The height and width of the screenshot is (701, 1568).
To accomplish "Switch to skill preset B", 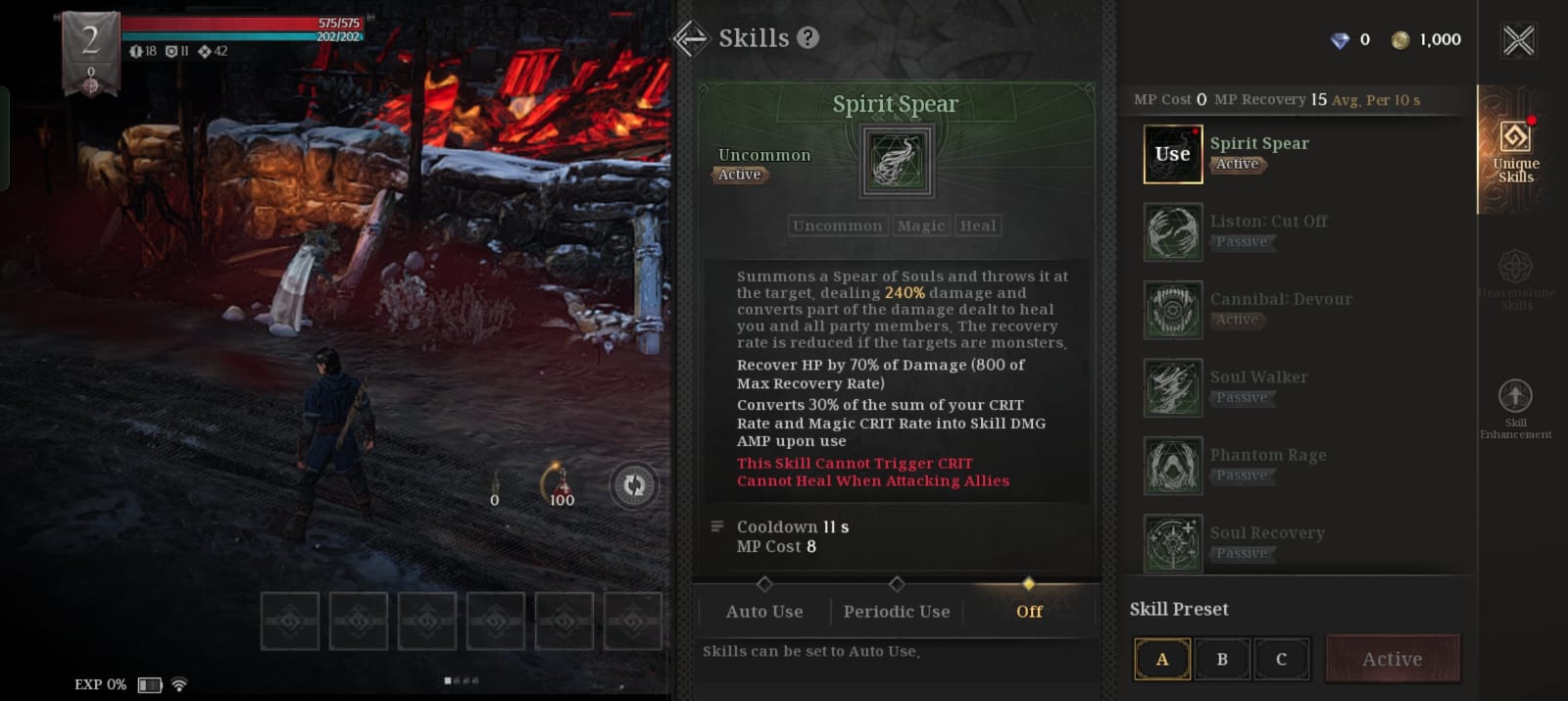I will (x=1222, y=659).
